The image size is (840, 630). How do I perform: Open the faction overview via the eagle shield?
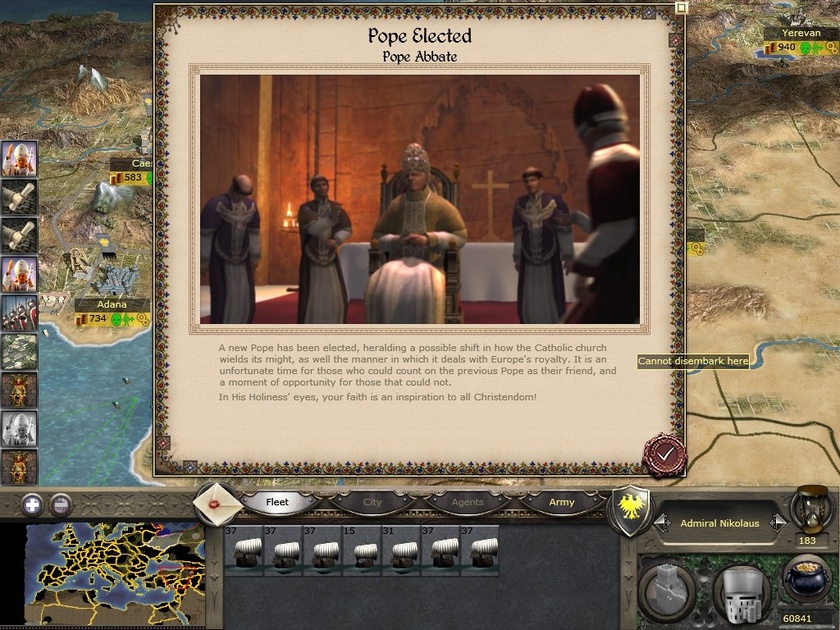(x=630, y=510)
